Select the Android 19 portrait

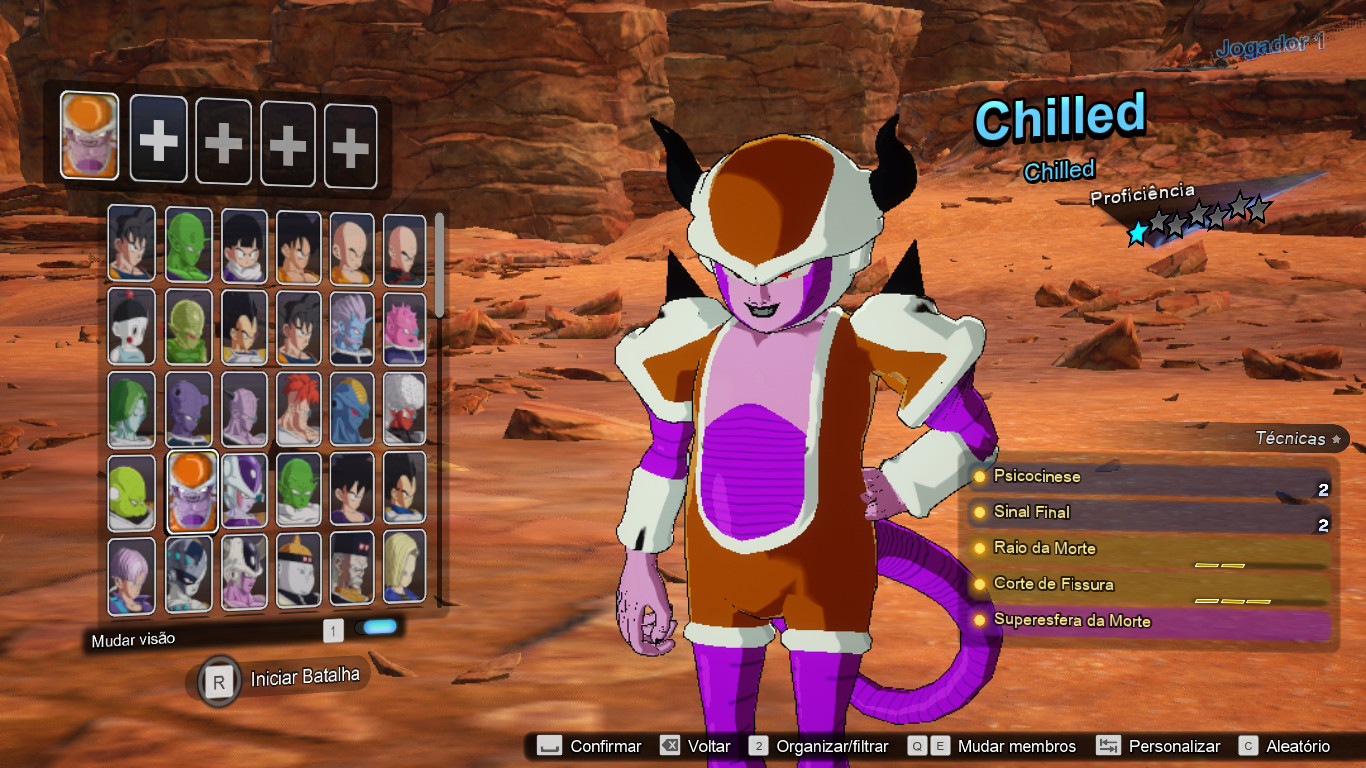(x=299, y=573)
